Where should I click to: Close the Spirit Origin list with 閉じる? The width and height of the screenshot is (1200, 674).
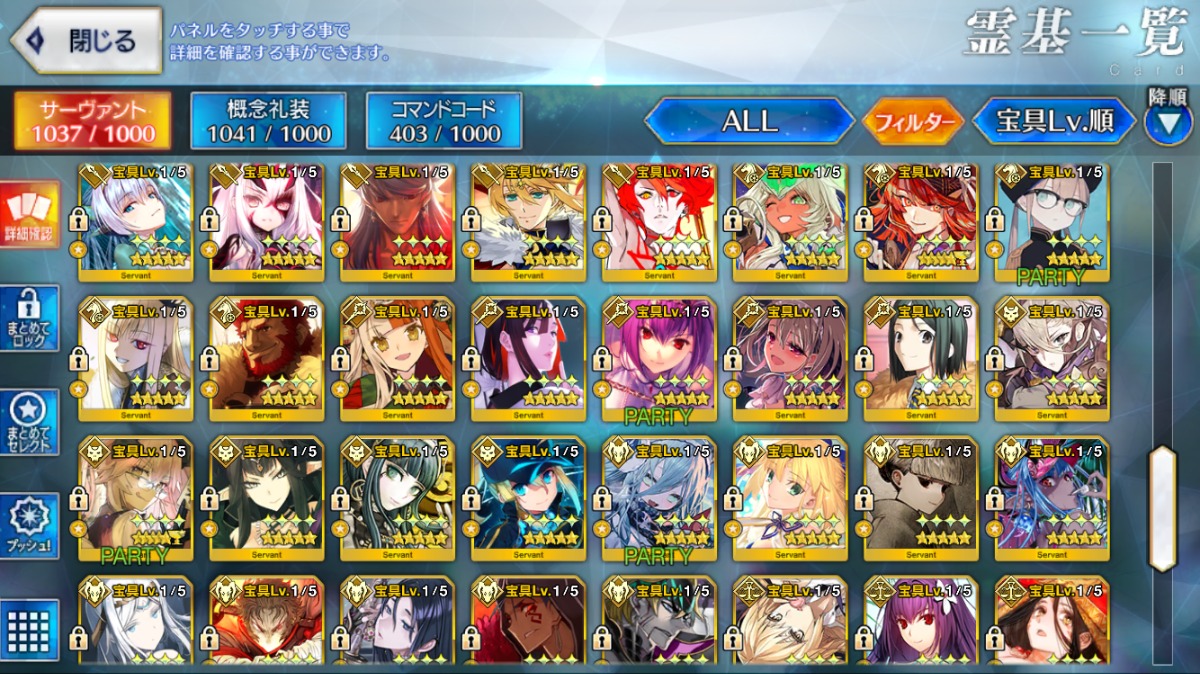click(86, 41)
